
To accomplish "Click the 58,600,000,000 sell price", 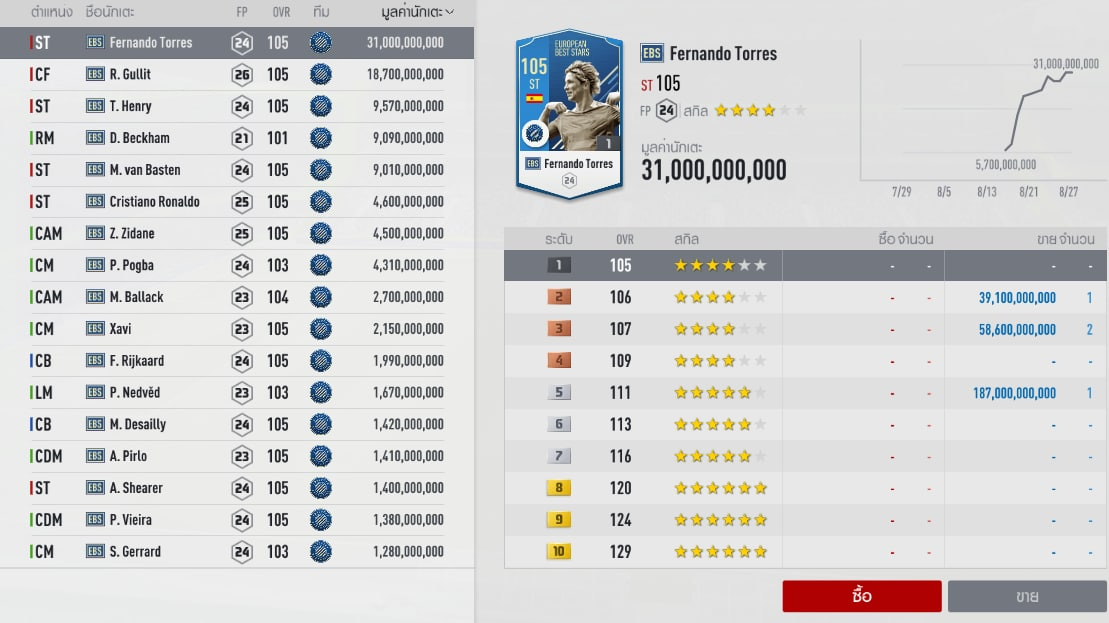I will pos(1015,329).
